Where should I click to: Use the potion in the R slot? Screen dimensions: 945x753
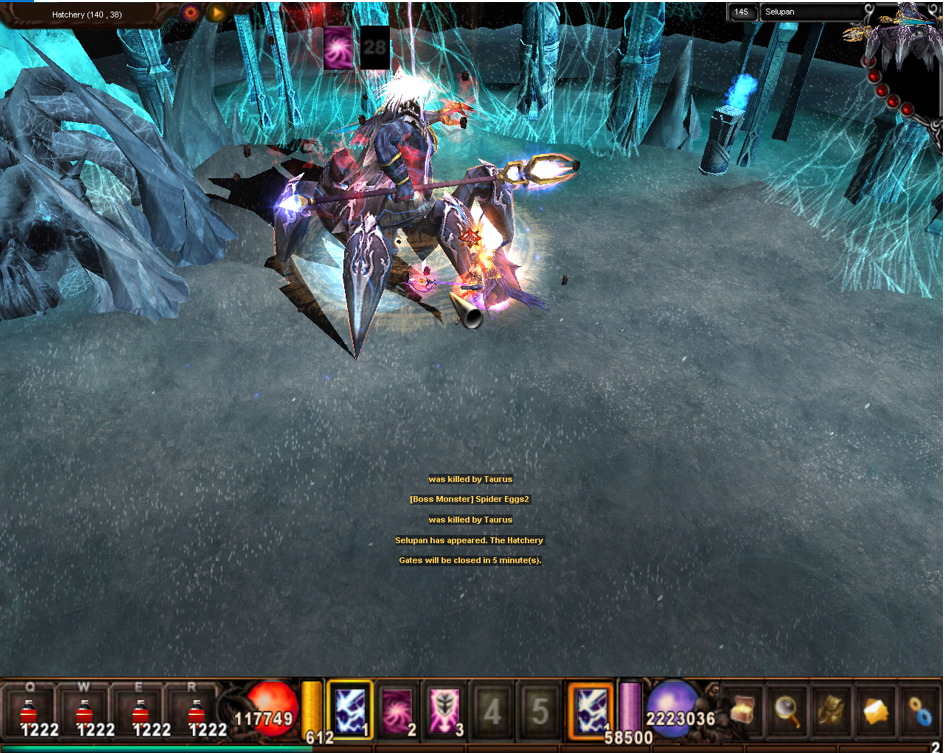[x=192, y=711]
